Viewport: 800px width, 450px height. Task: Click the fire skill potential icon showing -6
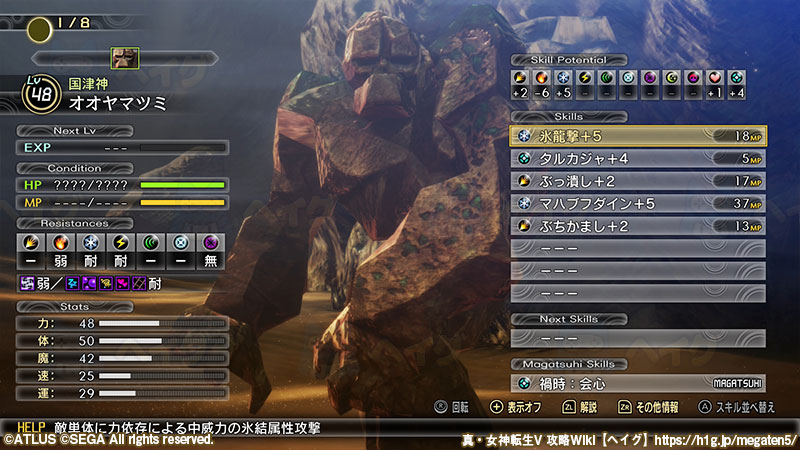(x=541, y=77)
